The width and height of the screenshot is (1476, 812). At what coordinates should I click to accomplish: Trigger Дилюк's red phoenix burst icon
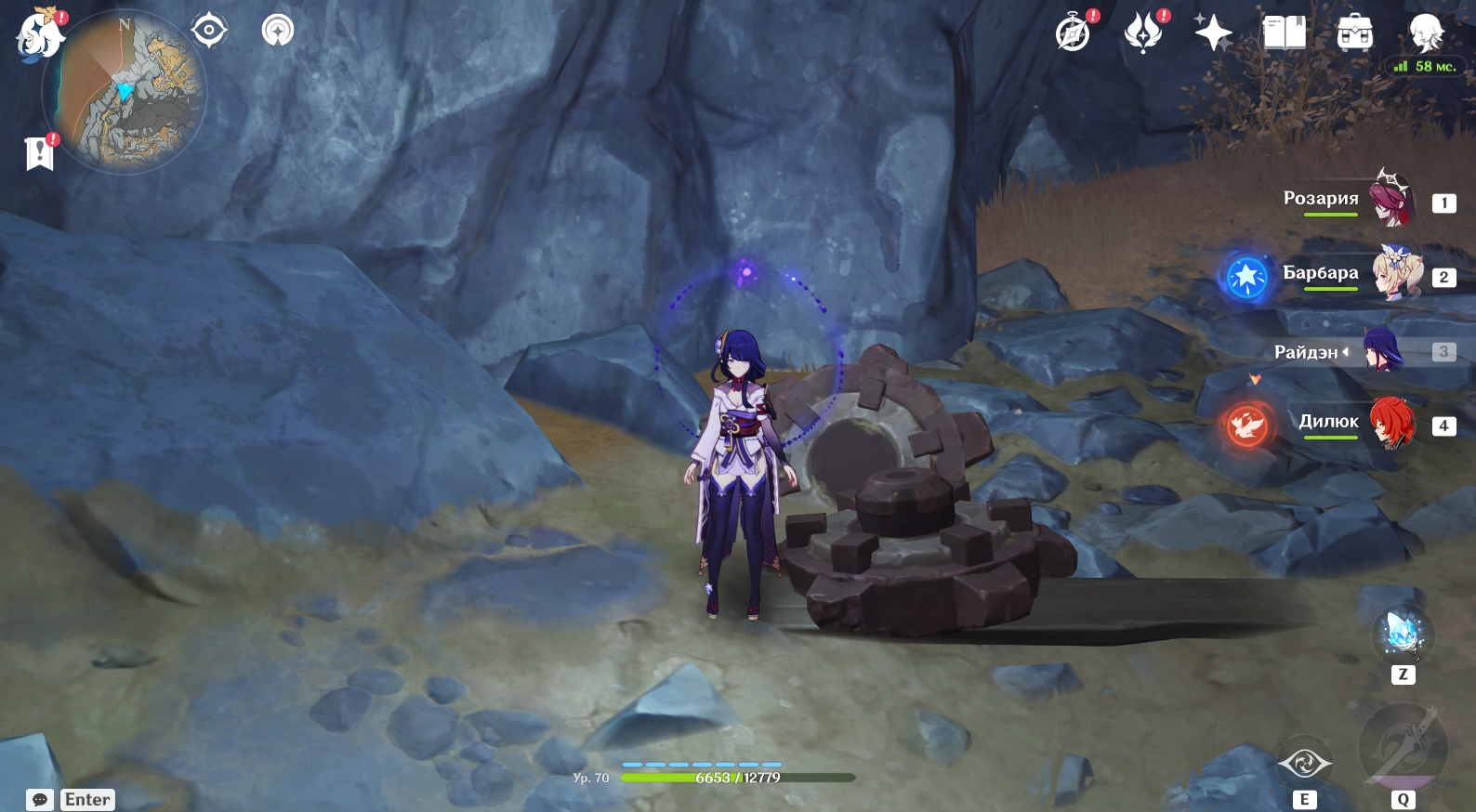click(x=1246, y=426)
